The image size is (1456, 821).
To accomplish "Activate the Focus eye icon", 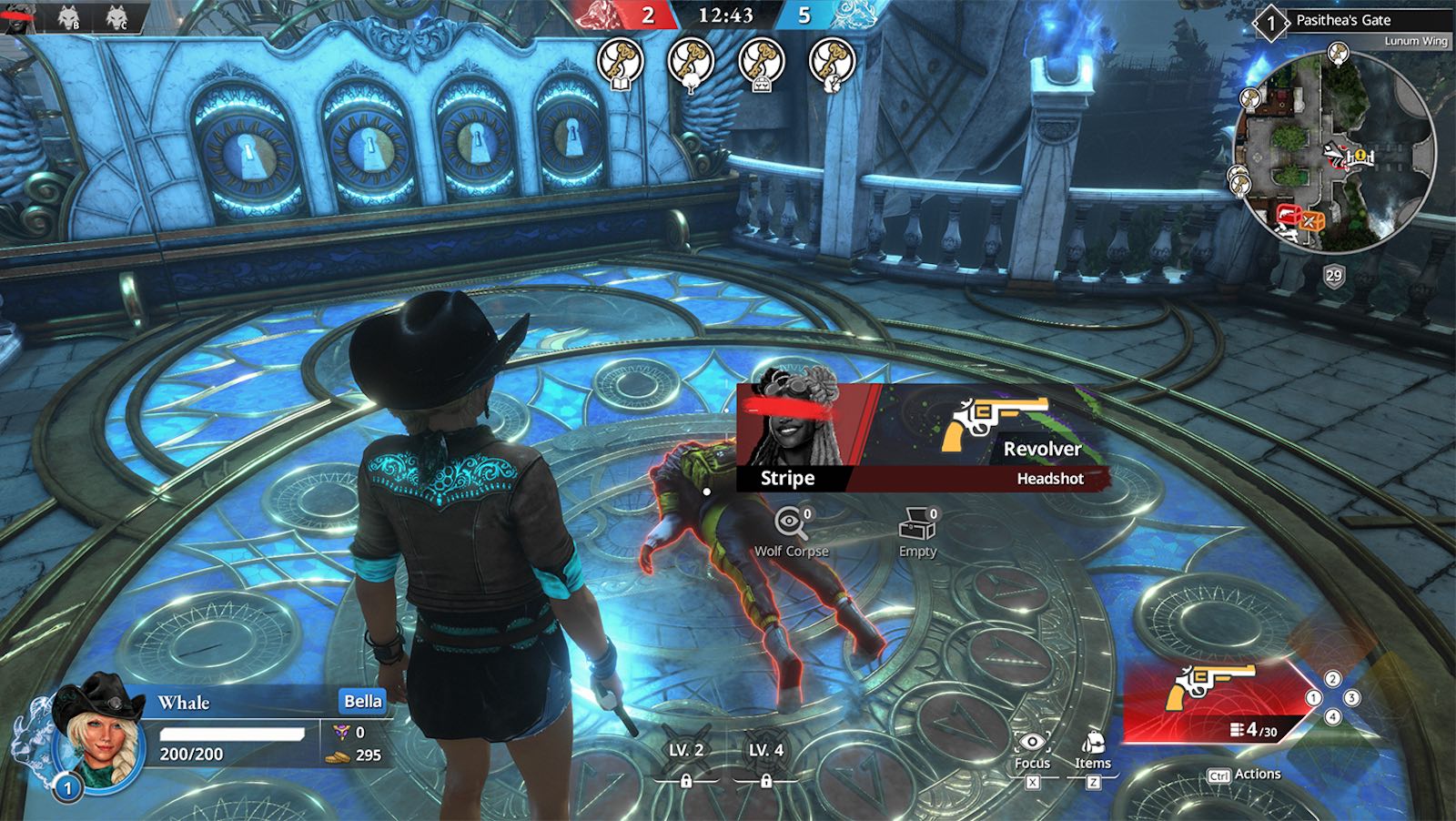I will tap(1032, 745).
